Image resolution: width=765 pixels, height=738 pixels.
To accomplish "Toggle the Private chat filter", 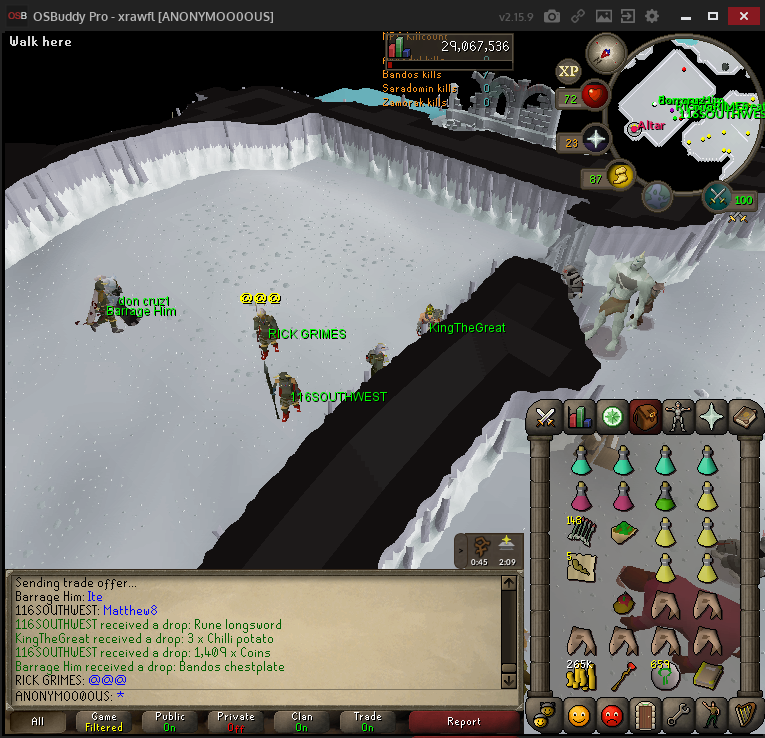I will [x=236, y=721].
